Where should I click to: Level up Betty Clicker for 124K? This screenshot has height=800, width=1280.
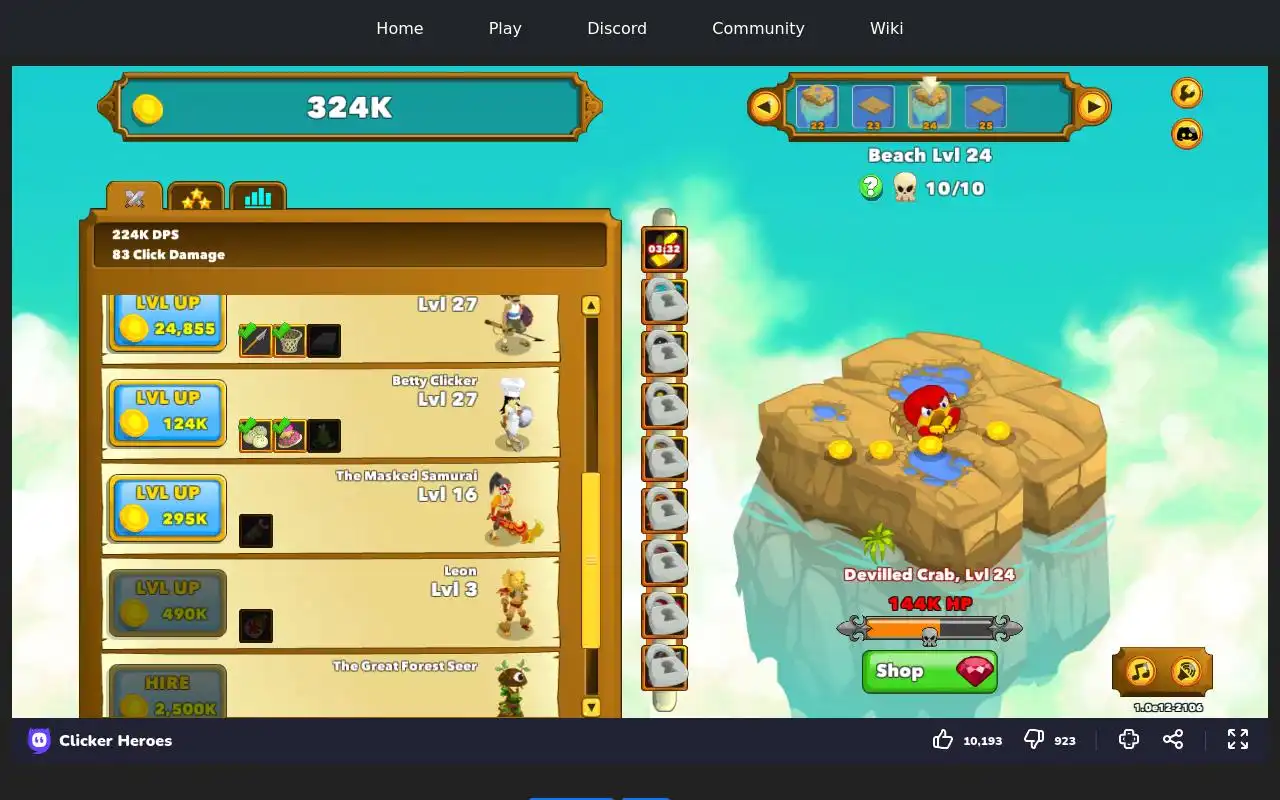coord(167,412)
